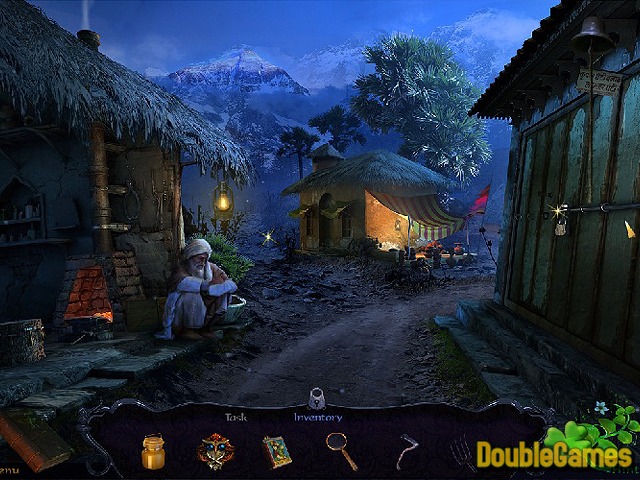Toggle the inventory panel padlock
Image resolution: width=640 pixels, height=480 pixels.
pos(317,398)
